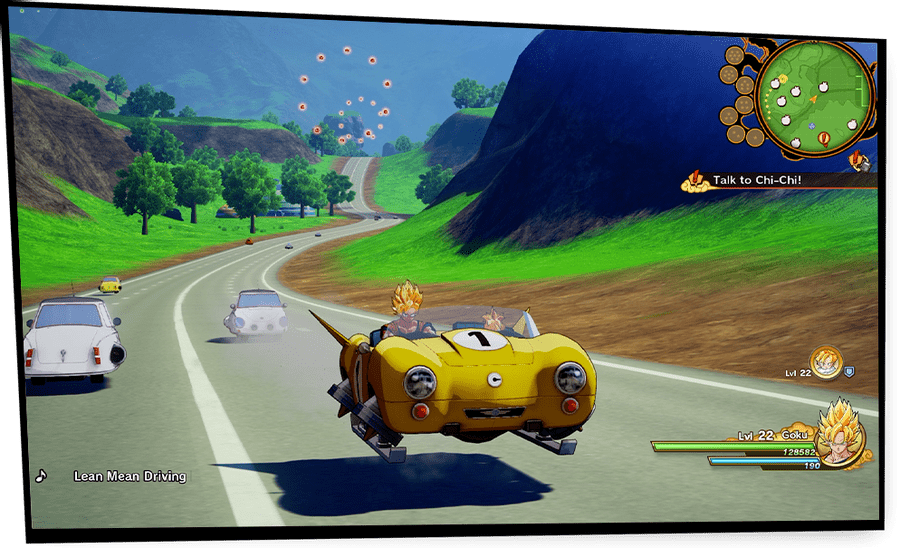Click Goku's Super Saiyan portrait

pyautogui.click(x=840, y=437)
